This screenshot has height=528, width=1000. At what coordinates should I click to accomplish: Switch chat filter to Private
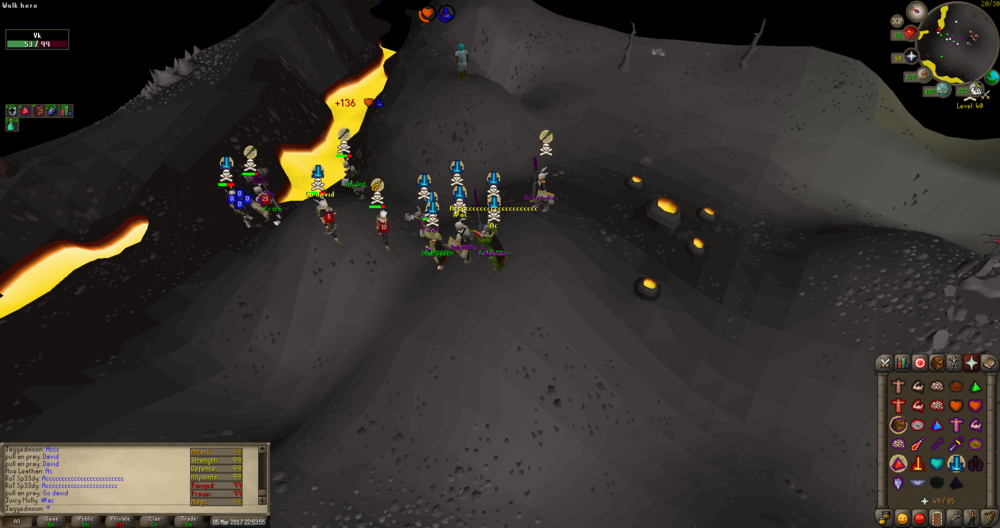click(x=120, y=520)
